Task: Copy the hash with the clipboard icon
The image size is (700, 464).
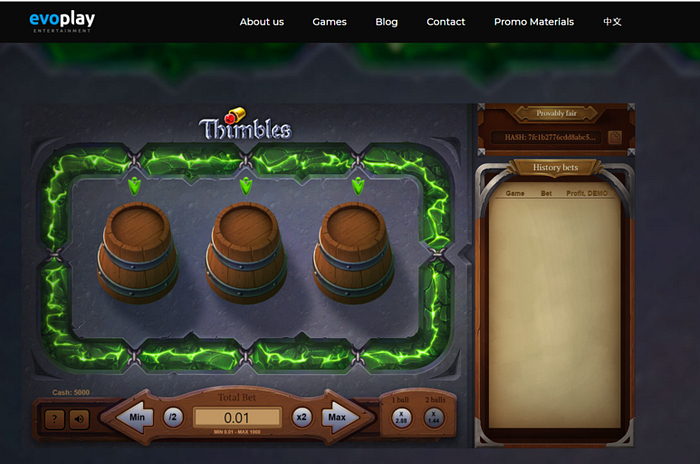Action: [615, 137]
